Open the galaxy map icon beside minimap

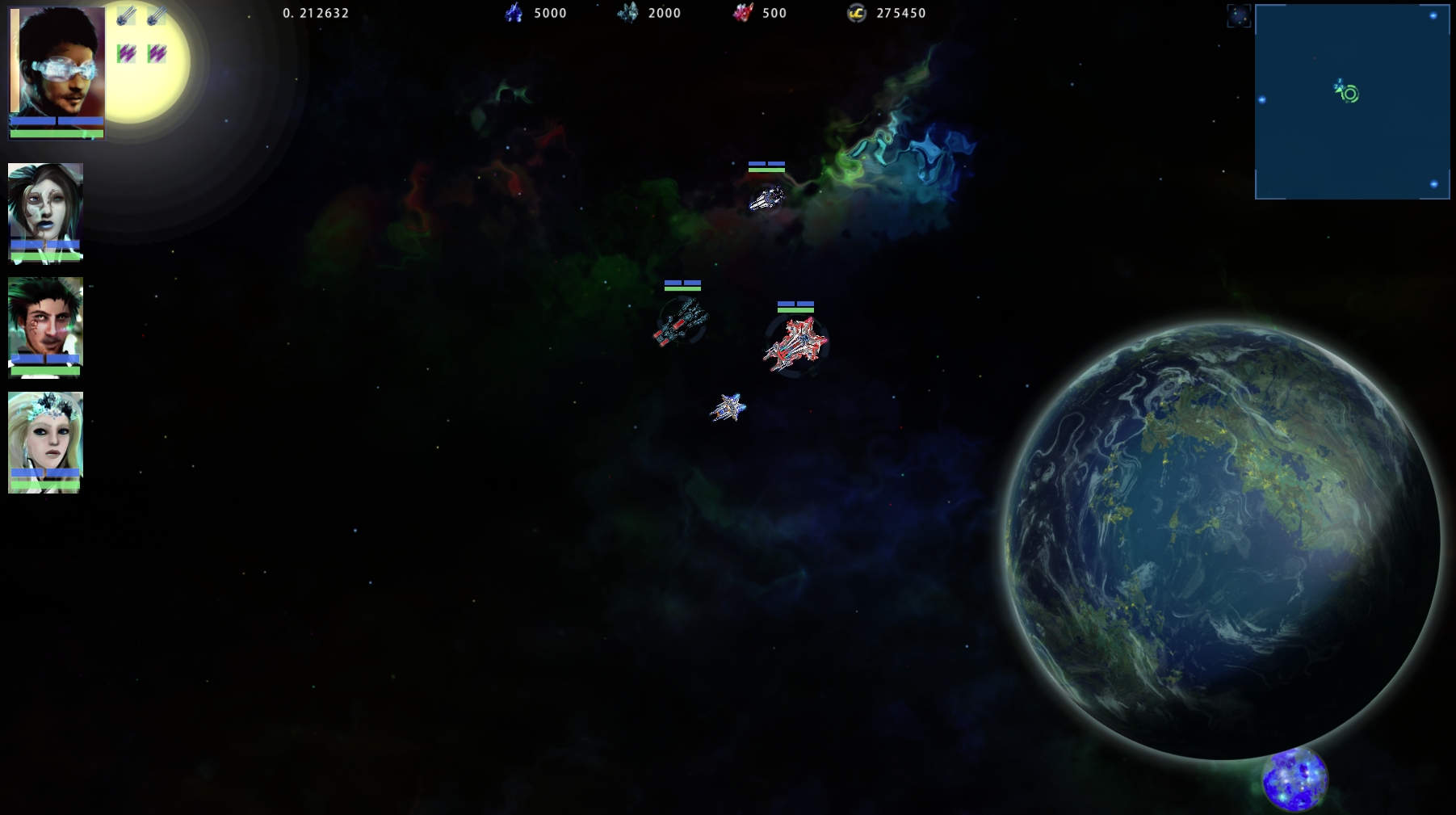click(x=1238, y=15)
